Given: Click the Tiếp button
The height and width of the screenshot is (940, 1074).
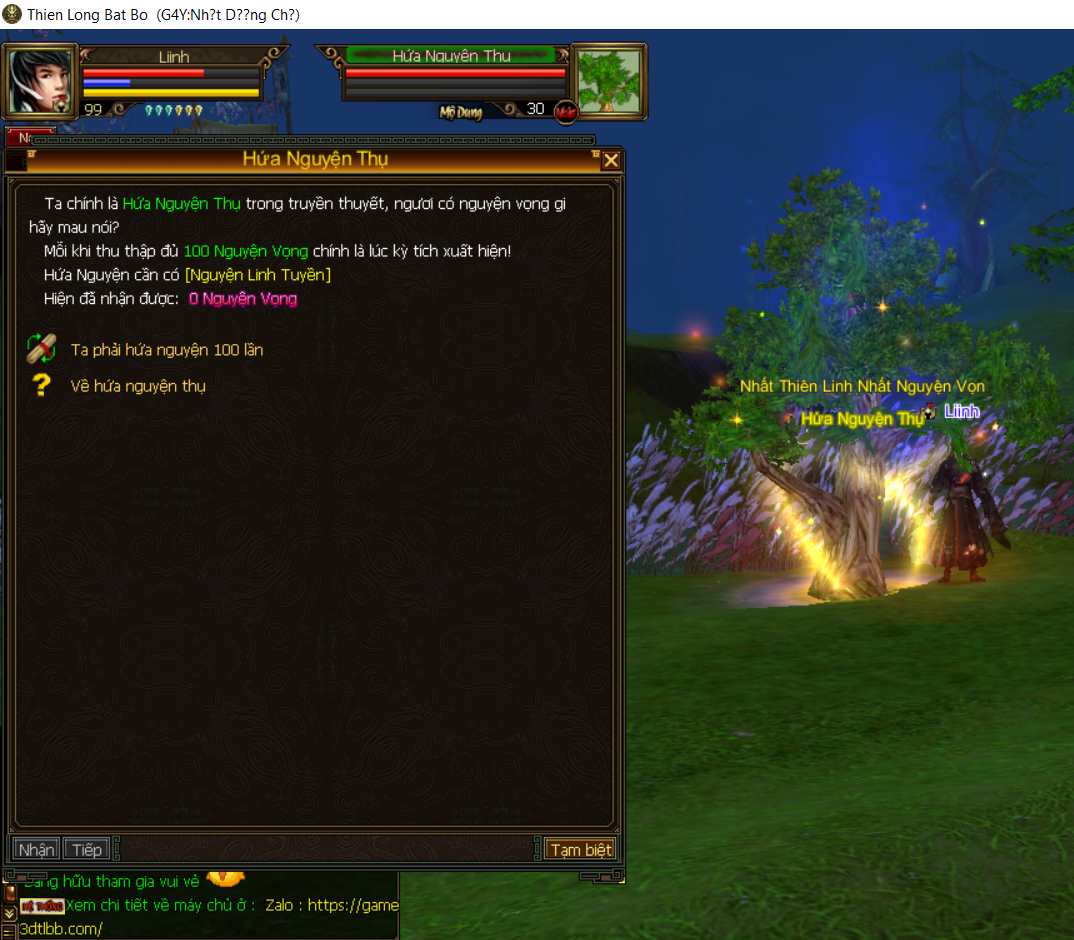Looking at the screenshot, I should pyautogui.click(x=87, y=849).
